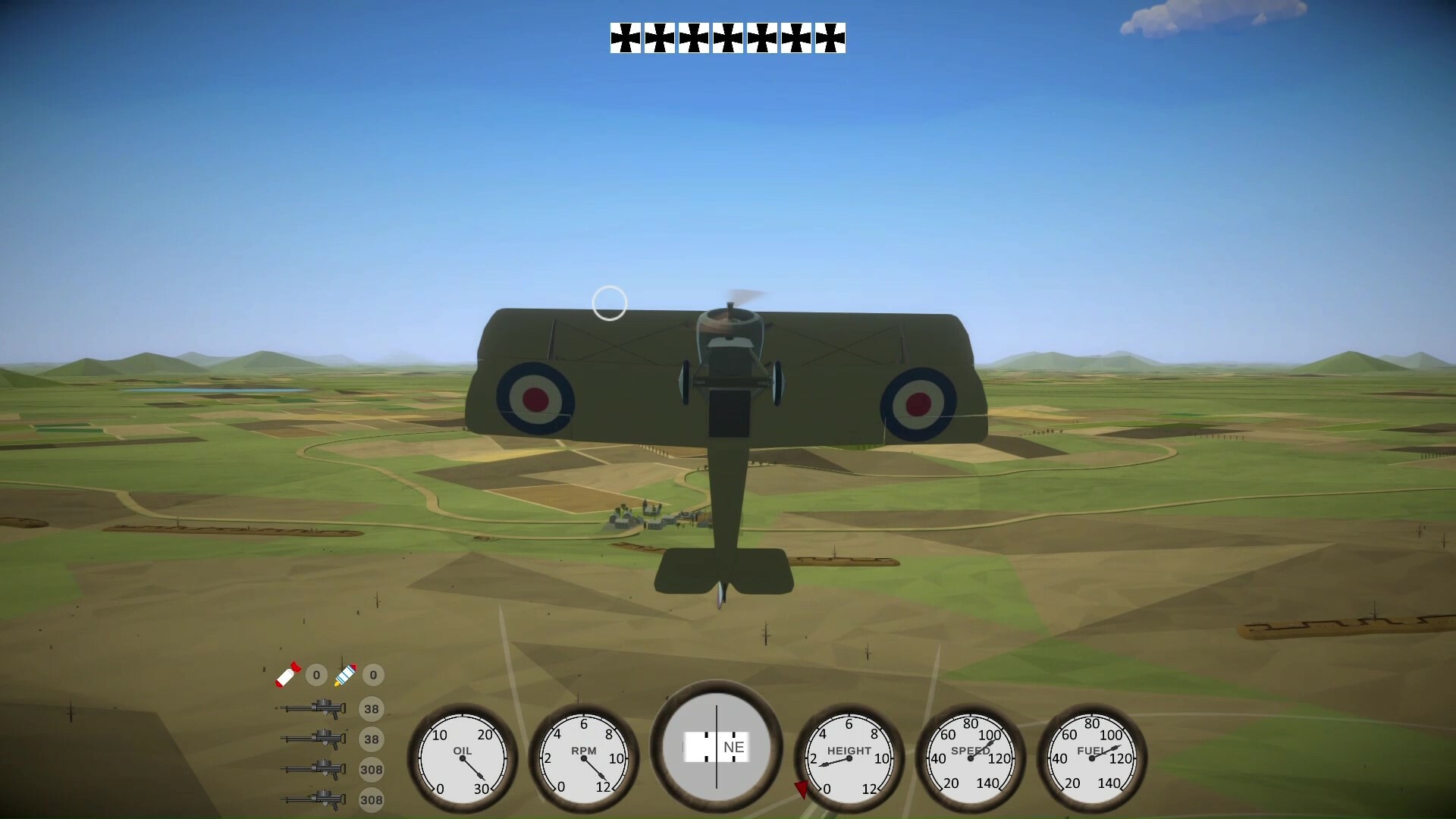Select the FUEL gauge
This screenshot has height=819, width=1456.
(x=1090, y=758)
